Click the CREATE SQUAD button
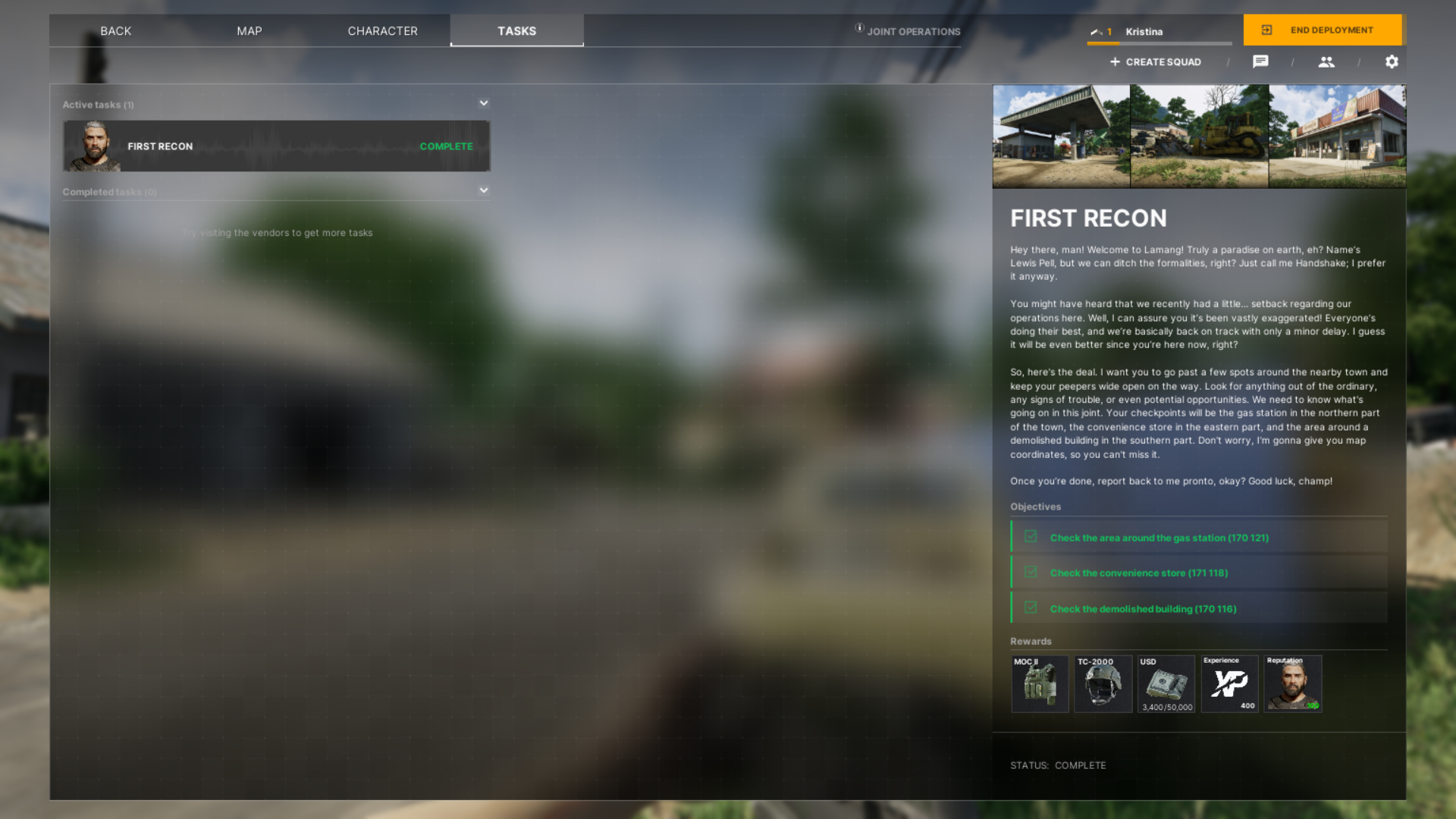Screen dimensions: 1456x819 (x=1155, y=61)
